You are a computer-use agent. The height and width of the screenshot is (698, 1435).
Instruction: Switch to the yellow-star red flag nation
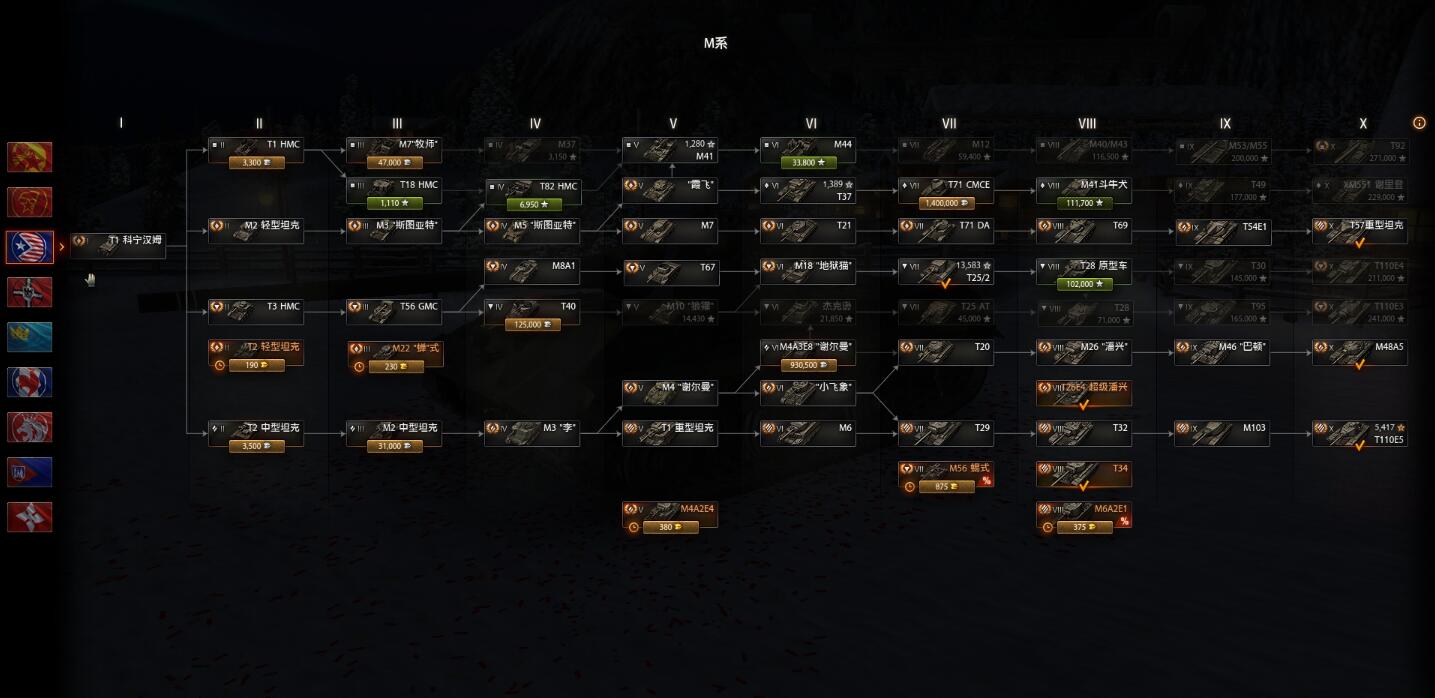(30, 202)
